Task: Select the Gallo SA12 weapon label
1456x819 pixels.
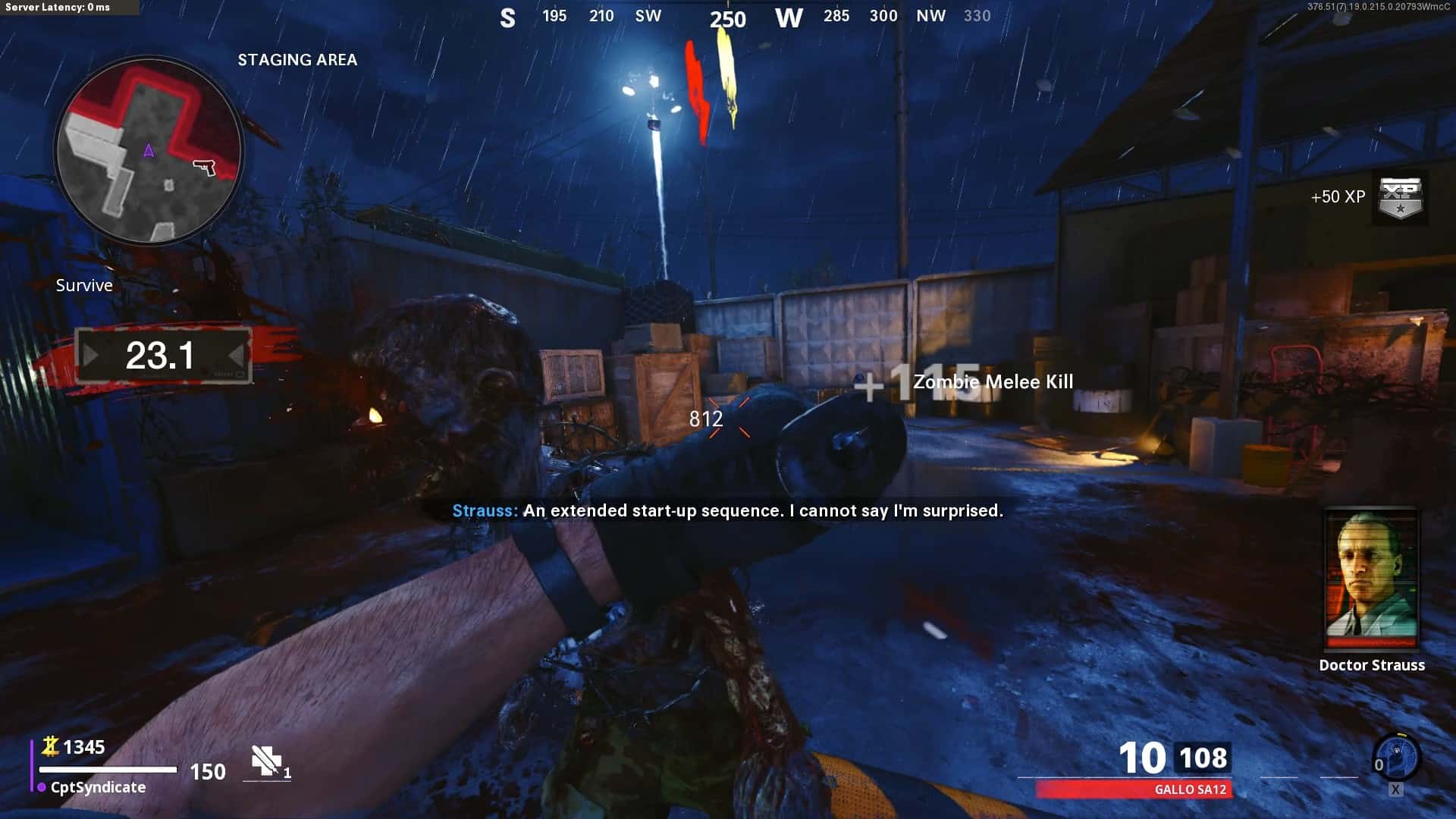Action: (1189, 789)
